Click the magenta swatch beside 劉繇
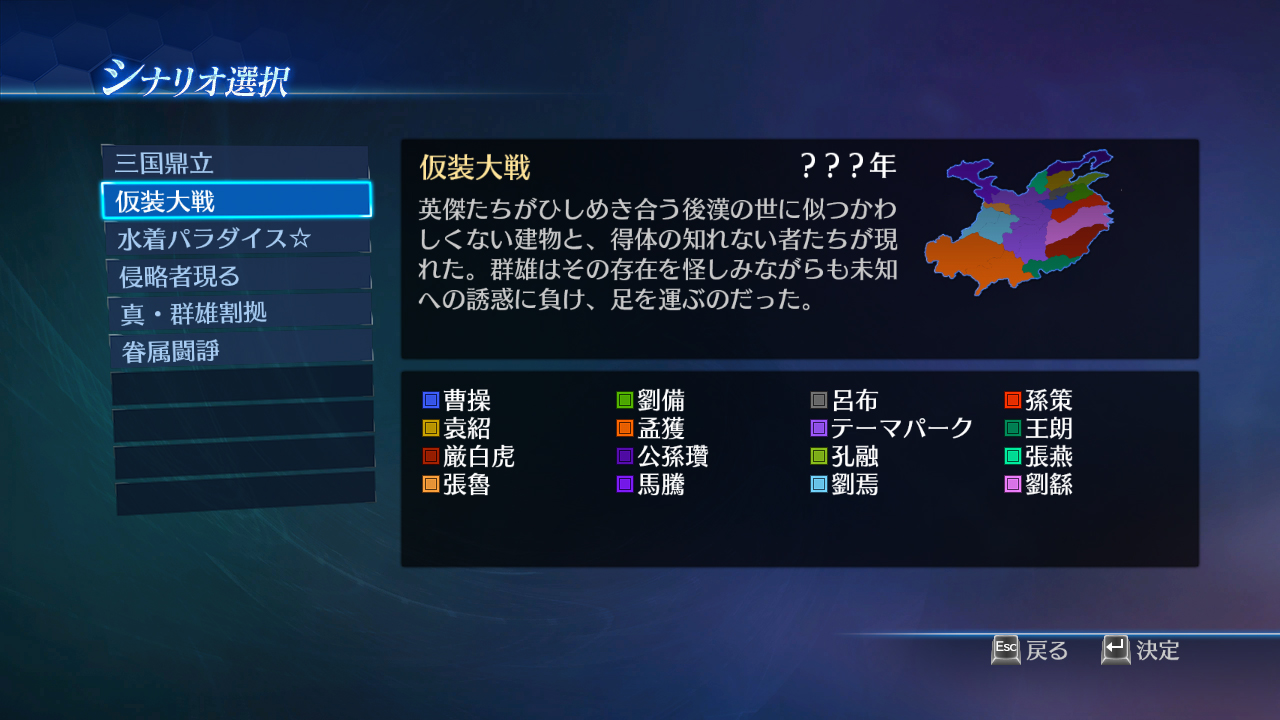 (1011, 486)
